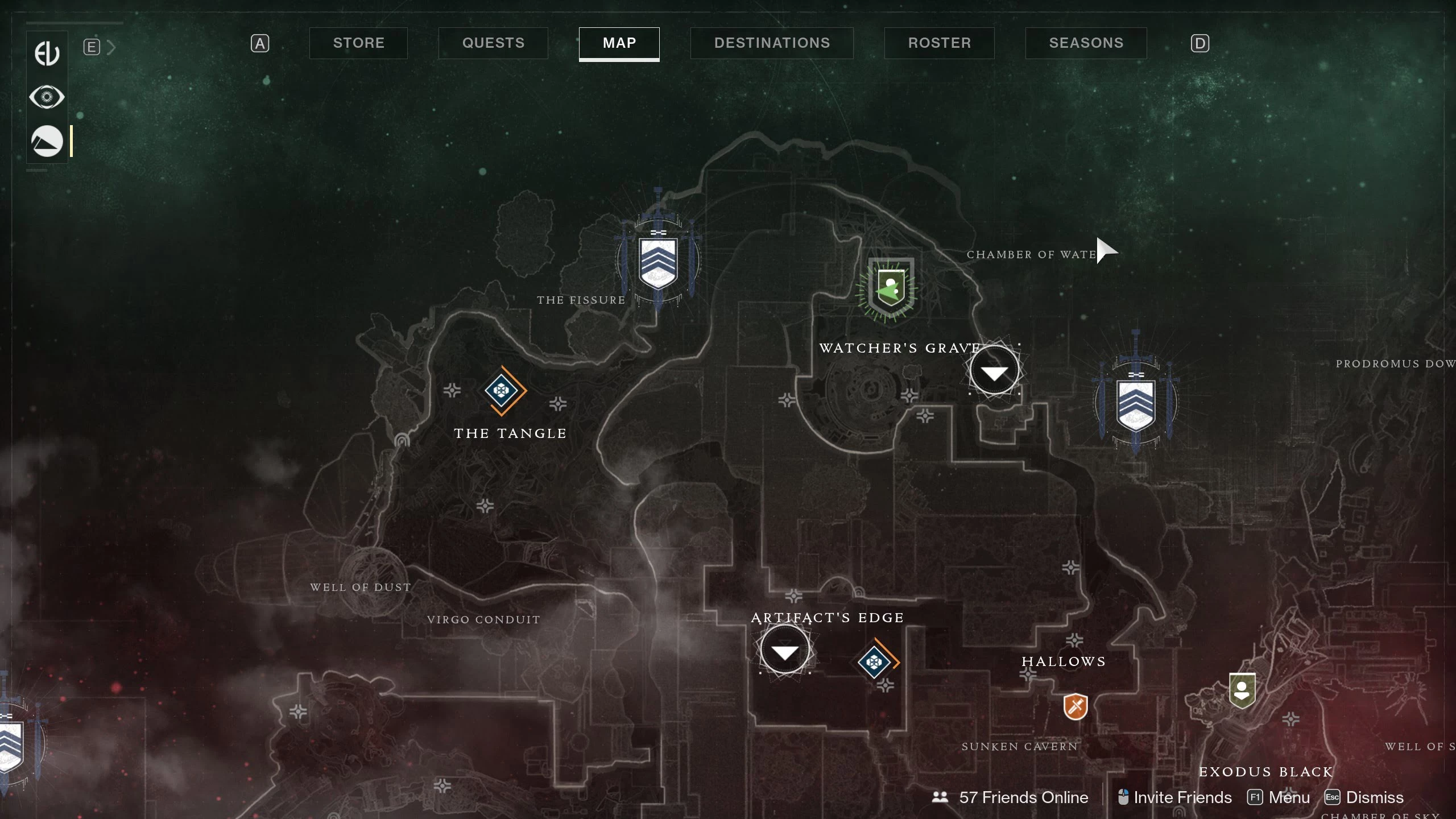
Task: Show the Seasons tab
Action: 1086,43
